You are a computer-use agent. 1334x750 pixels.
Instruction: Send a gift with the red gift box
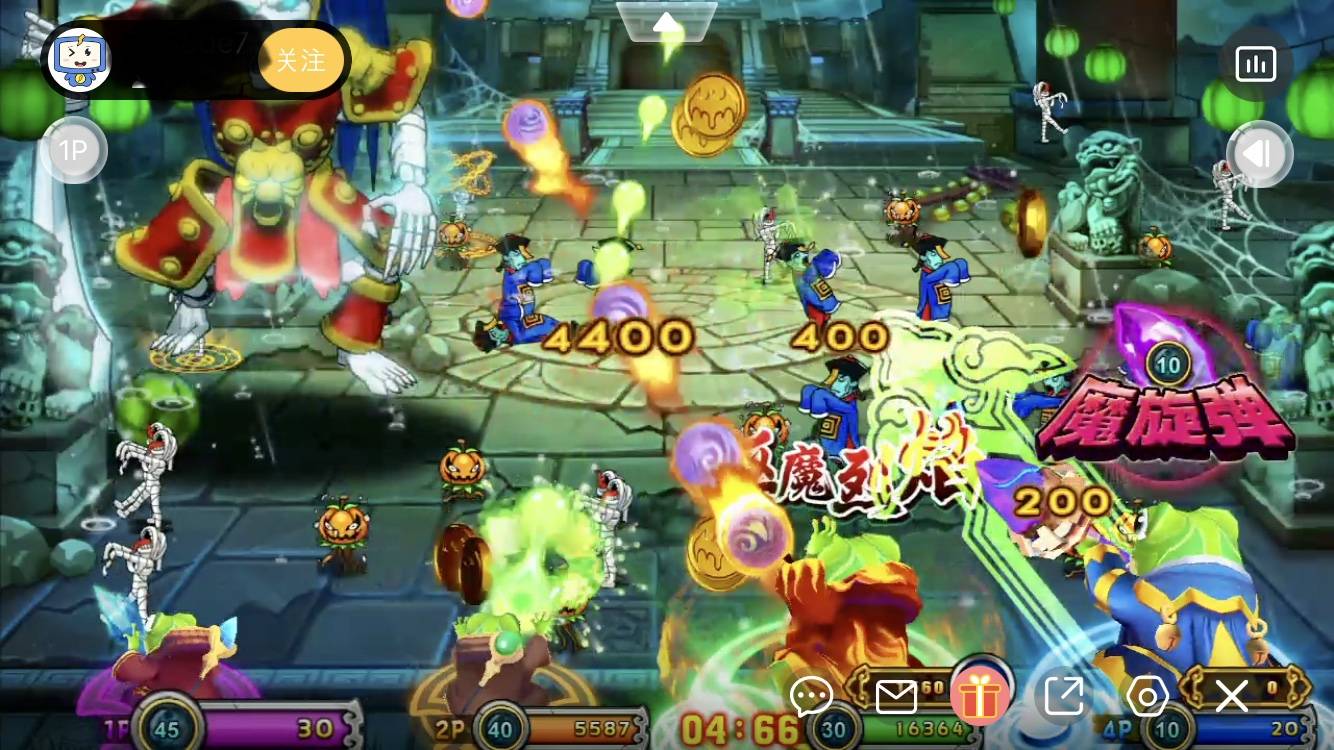[x=980, y=696]
